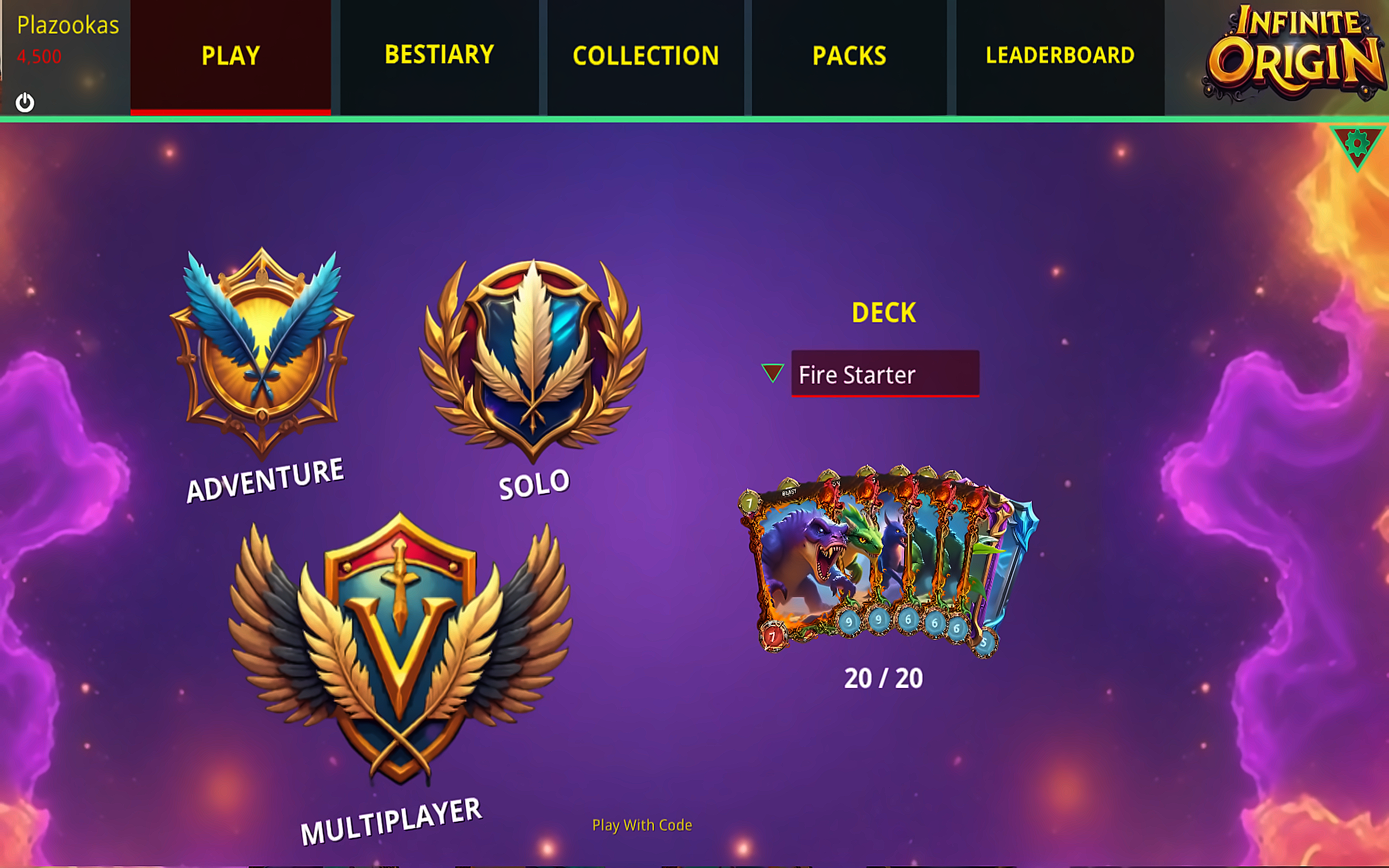This screenshot has height=868, width=1389.
Task: Click the power logout icon
Action: [x=25, y=102]
